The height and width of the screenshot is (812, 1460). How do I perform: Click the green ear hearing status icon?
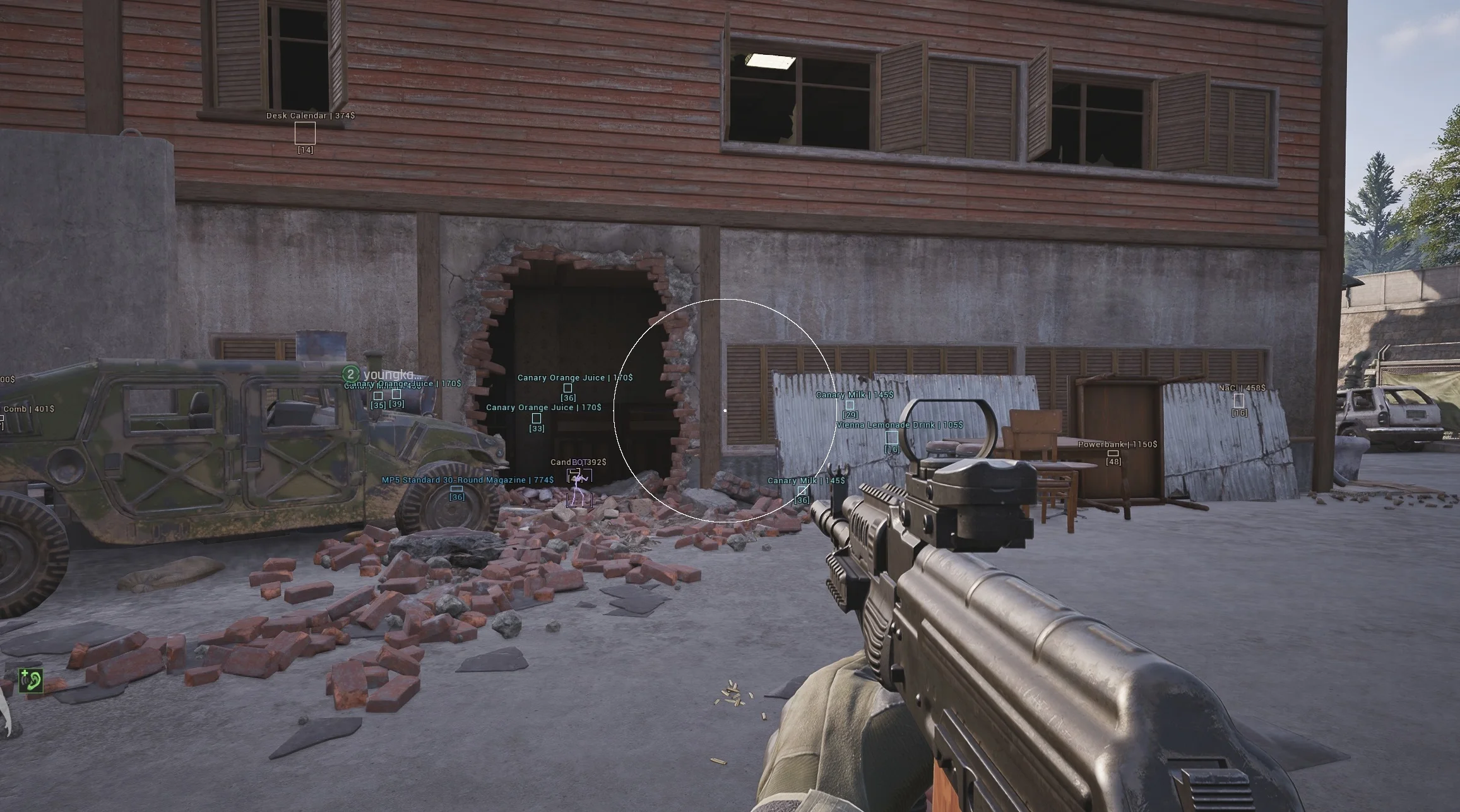pyautogui.click(x=30, y=680)
